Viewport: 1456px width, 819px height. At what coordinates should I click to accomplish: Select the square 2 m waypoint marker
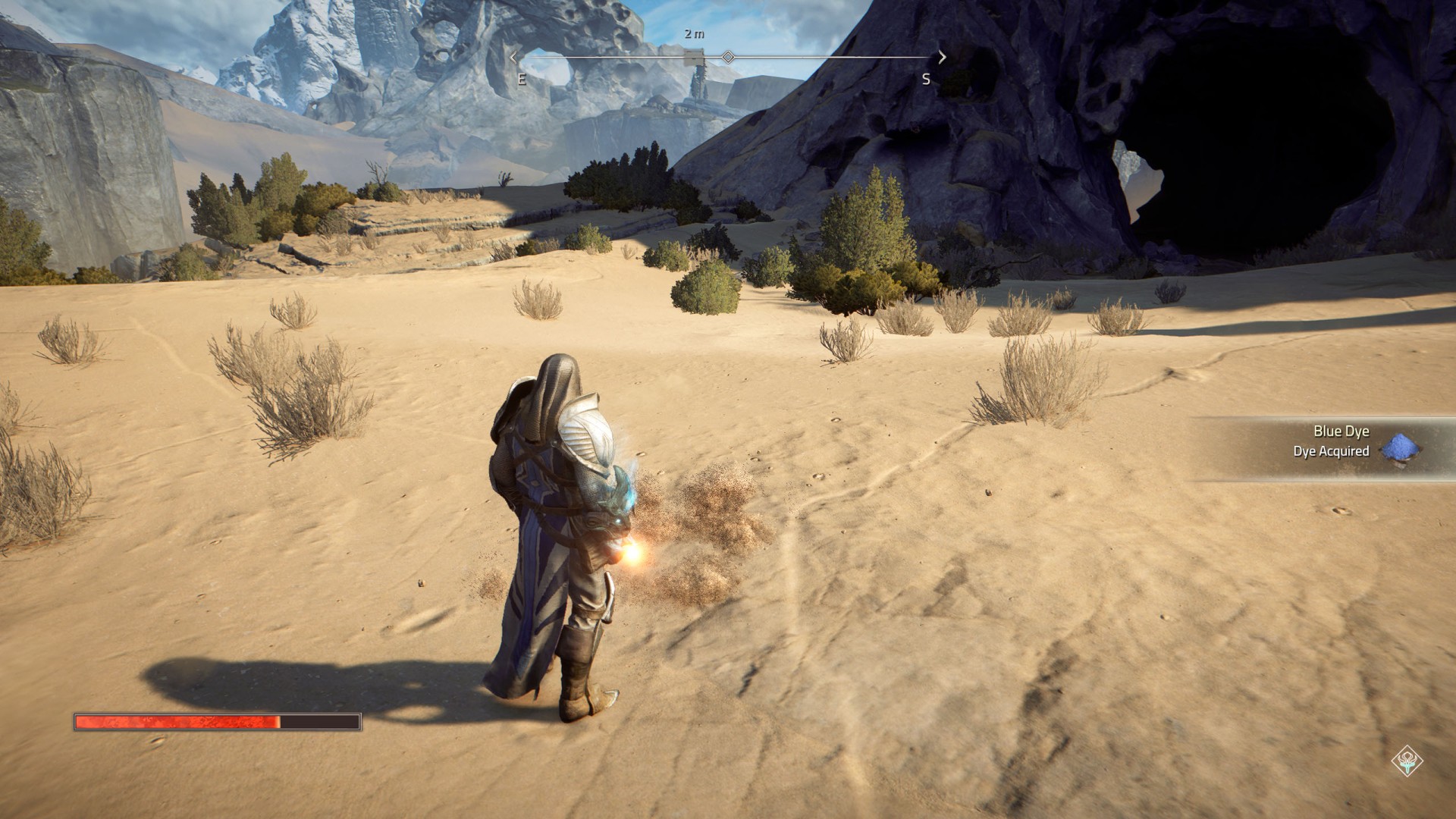[x=694, y=58]
